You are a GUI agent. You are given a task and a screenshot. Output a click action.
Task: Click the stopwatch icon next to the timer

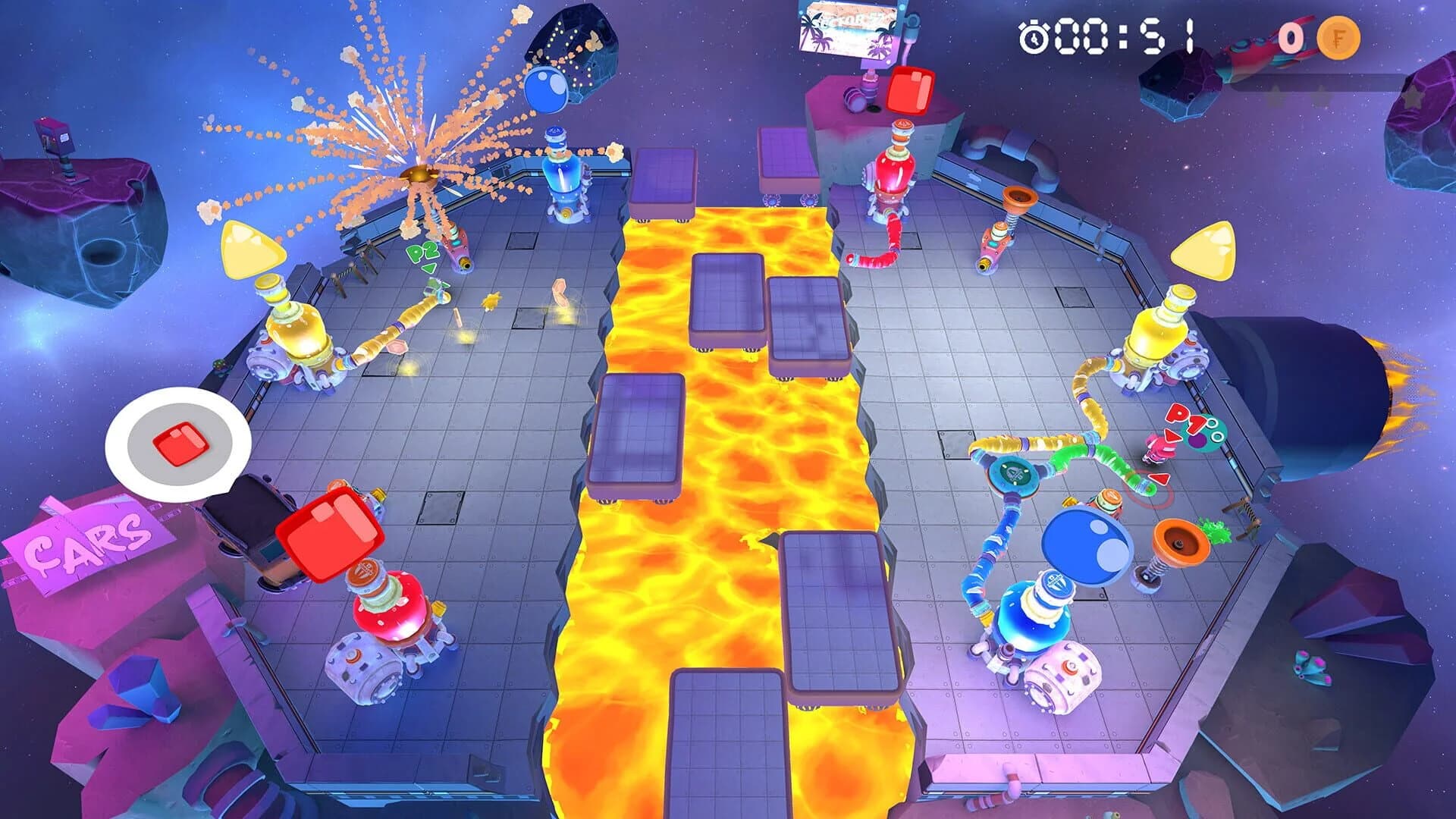click(1034, 36)
